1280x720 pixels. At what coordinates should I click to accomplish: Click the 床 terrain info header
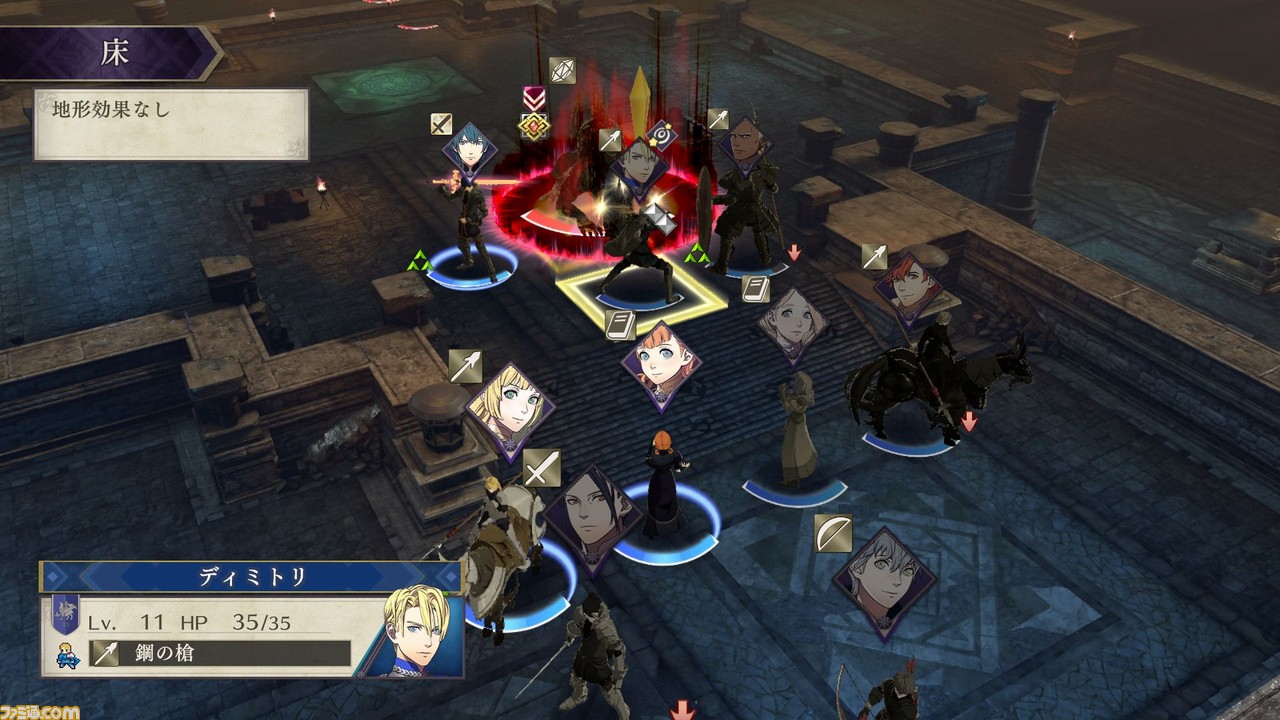pos(113,53)
